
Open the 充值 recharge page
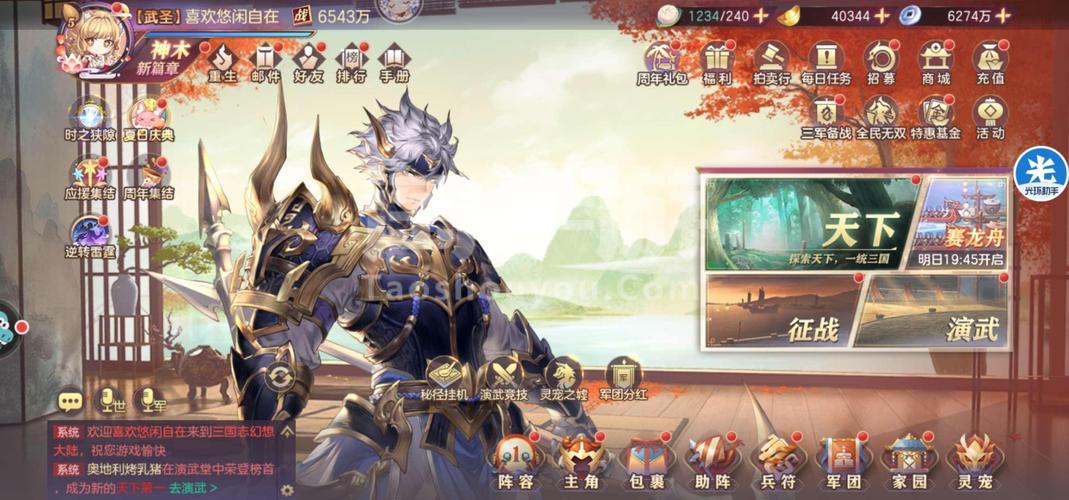pos(990,62)
